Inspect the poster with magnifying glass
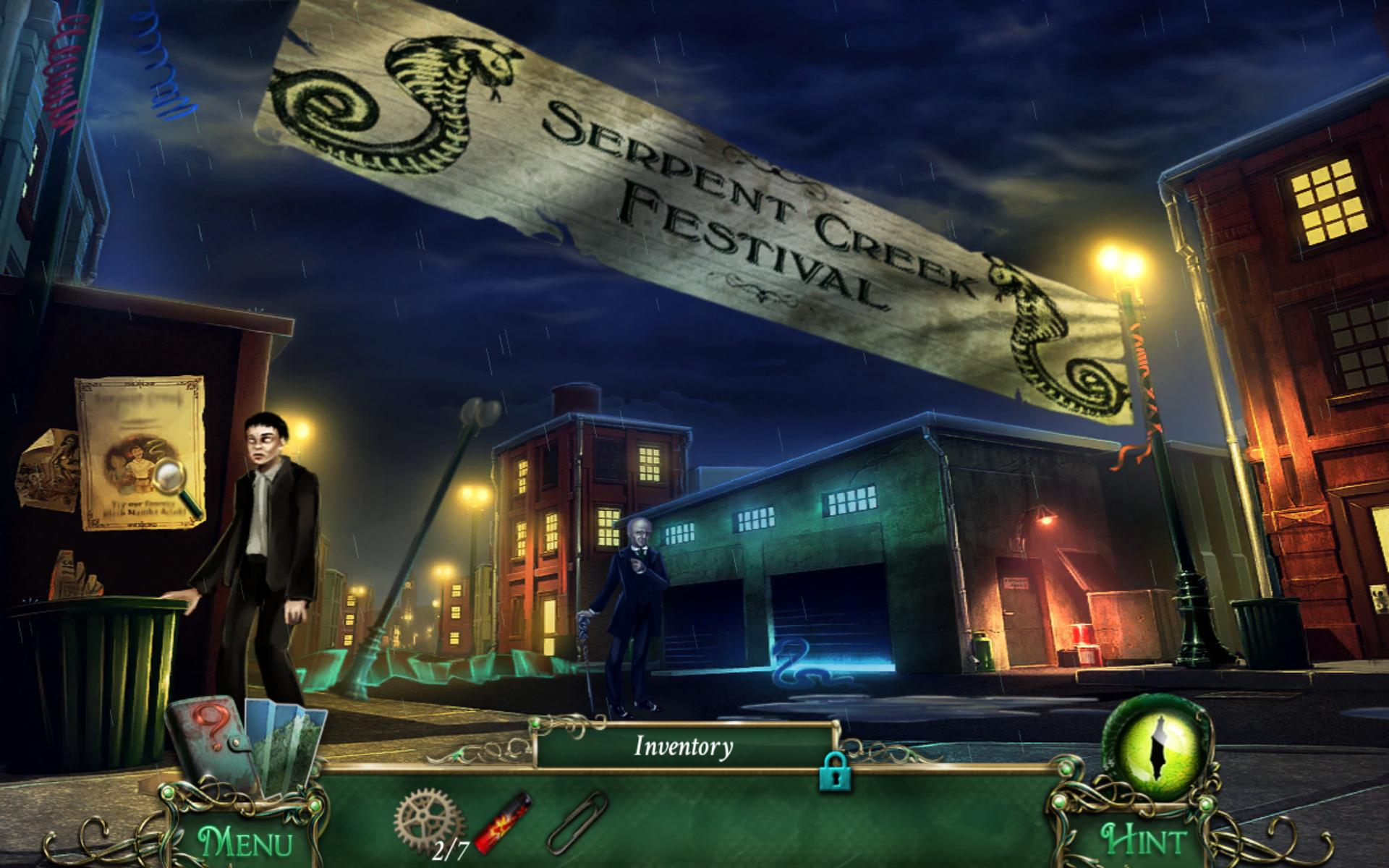Image resolution: width=1389 pixels, height=868 pixels. click(x=172, y=478)
